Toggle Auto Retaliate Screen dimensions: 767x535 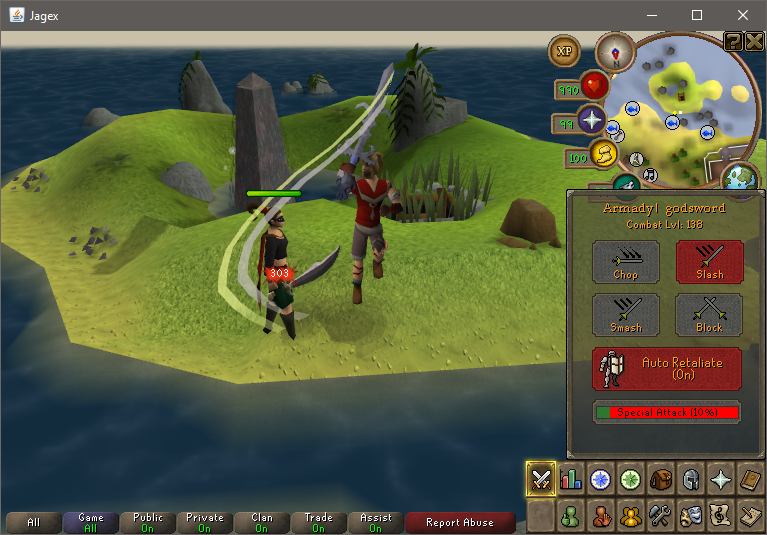(667, 368)
